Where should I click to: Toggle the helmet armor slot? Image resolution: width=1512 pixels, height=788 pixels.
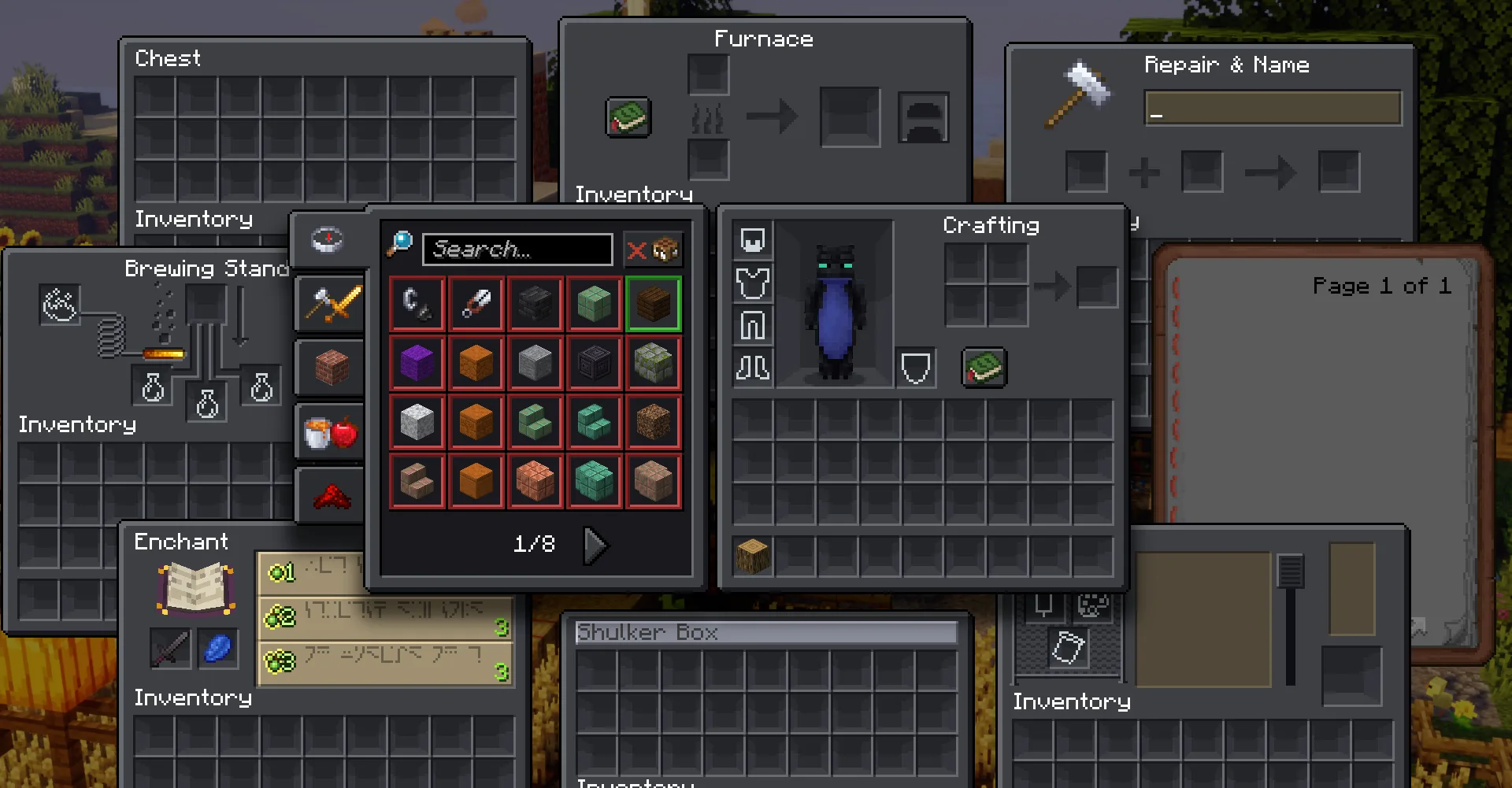(x=752, y=241)
